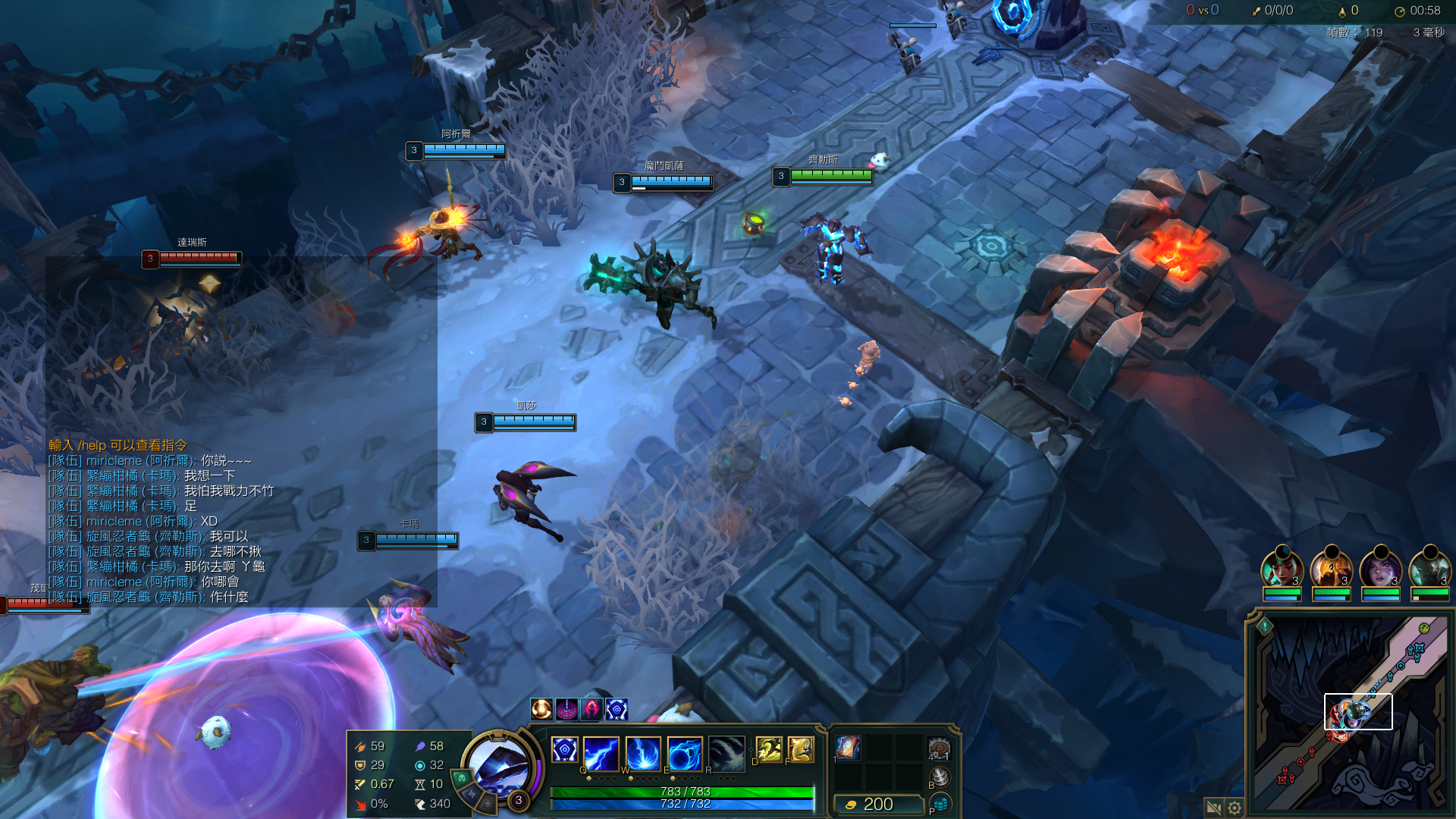Pick Mordekaiser's teammate portrait
Viewport: 1456px width, 819px height.
[1429, 569]
